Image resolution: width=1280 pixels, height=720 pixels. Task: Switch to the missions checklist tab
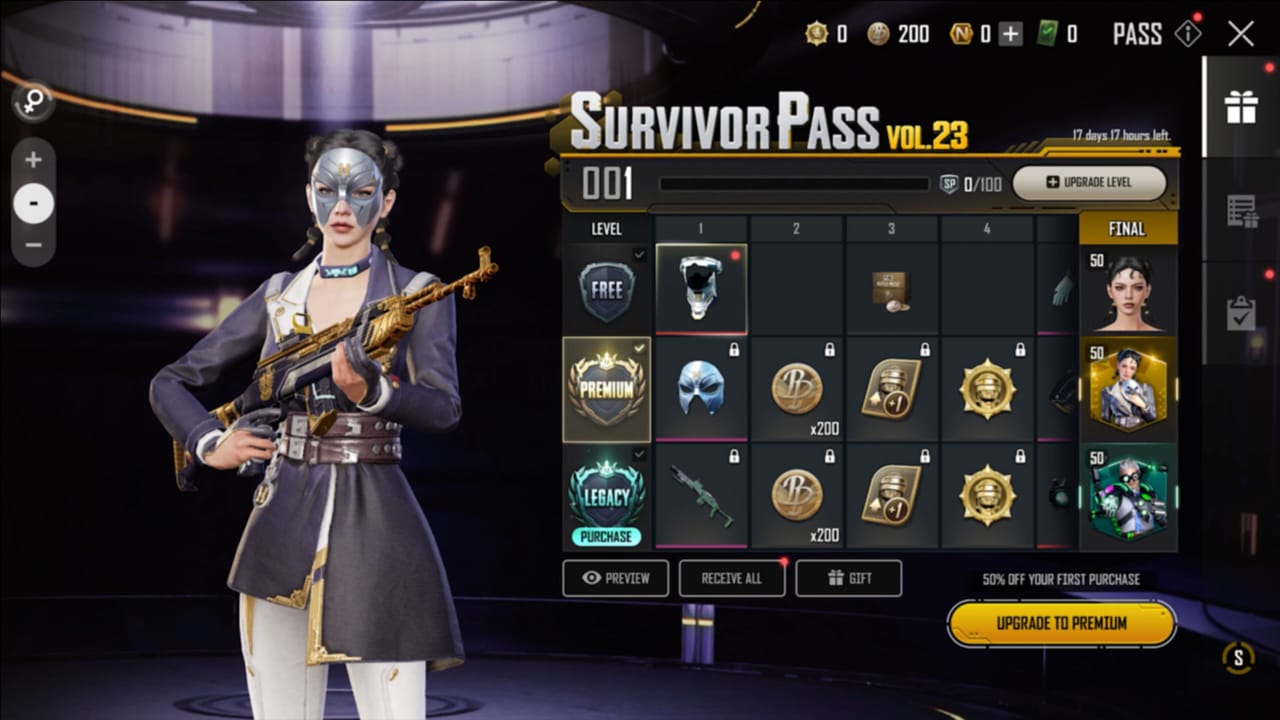(1241, 211)
